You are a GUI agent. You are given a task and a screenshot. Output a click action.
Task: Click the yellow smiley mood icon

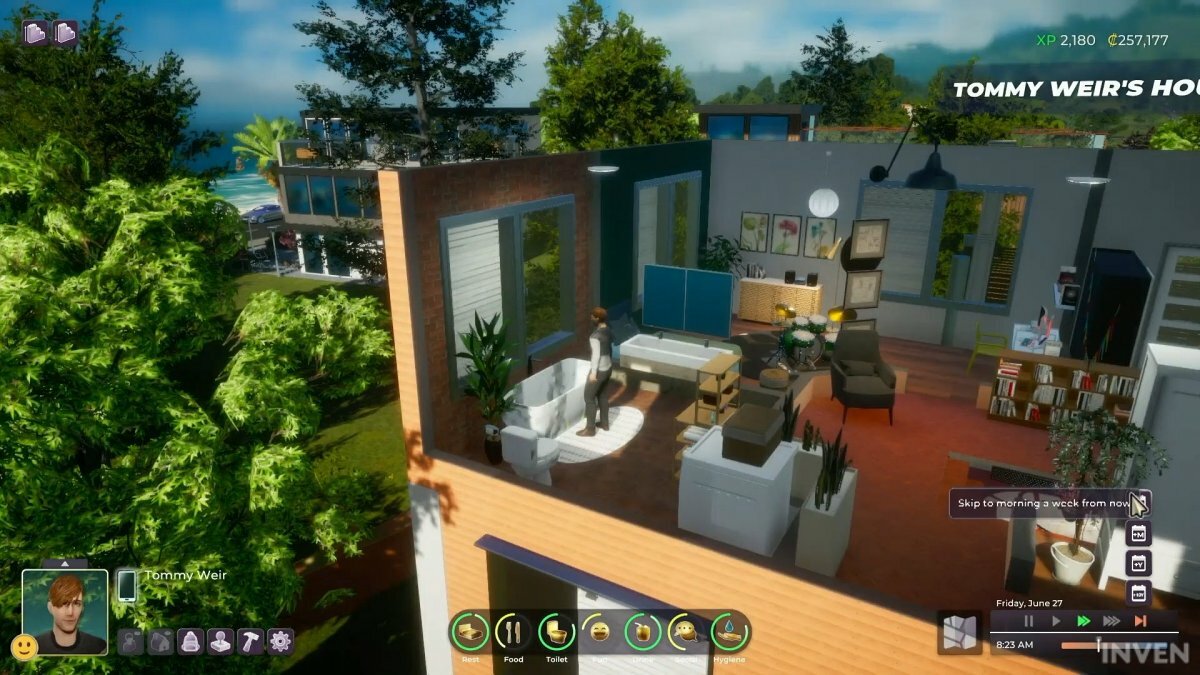pyautogui.click(x=24, y=646)
